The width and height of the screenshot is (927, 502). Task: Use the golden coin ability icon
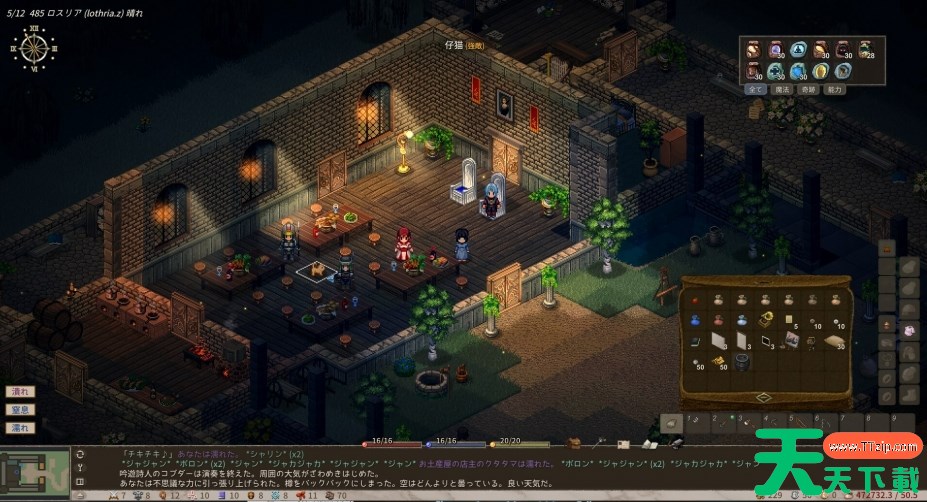(821, 71)
